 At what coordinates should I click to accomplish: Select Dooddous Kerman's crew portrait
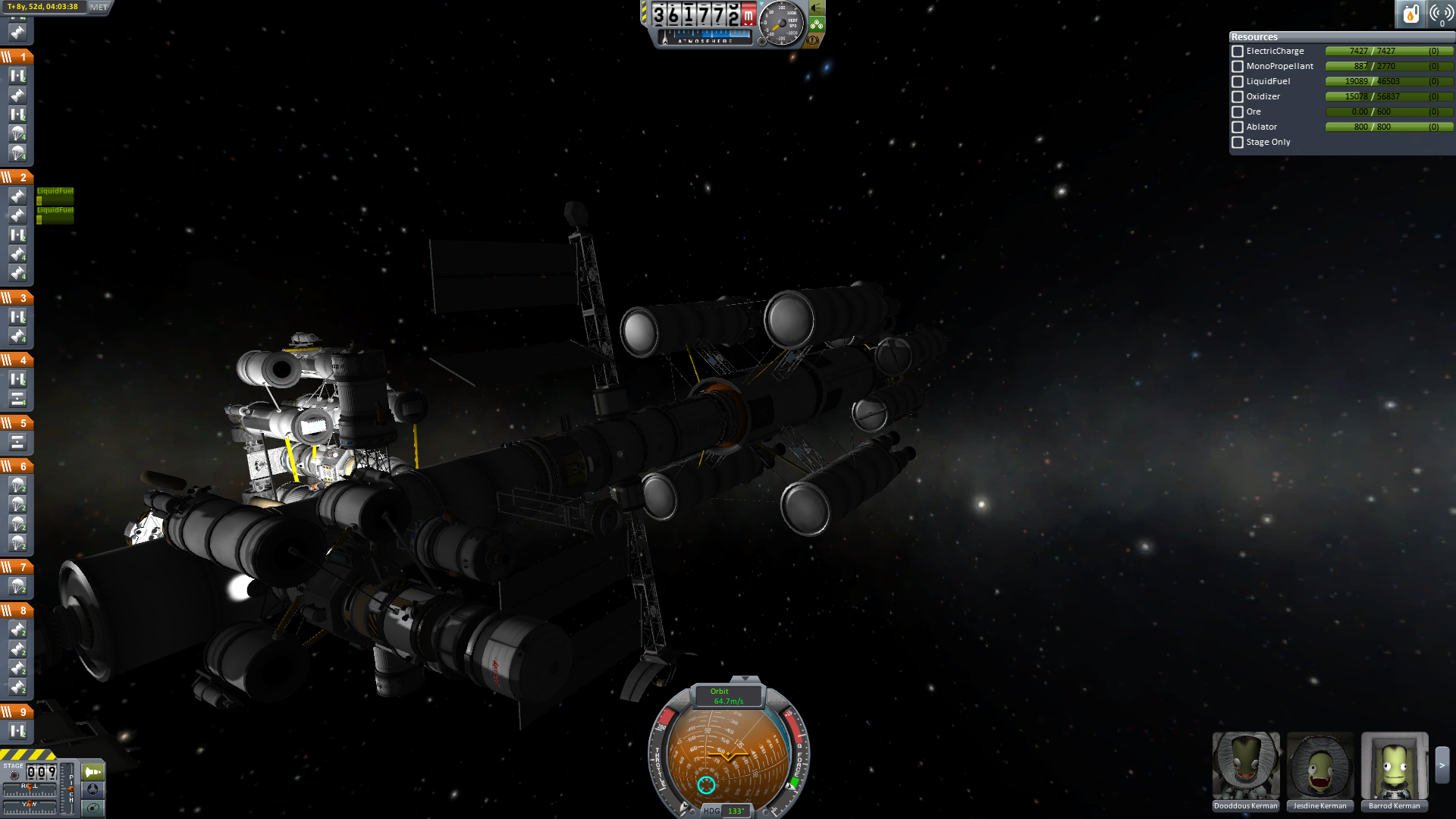[x=1245, y=766]
